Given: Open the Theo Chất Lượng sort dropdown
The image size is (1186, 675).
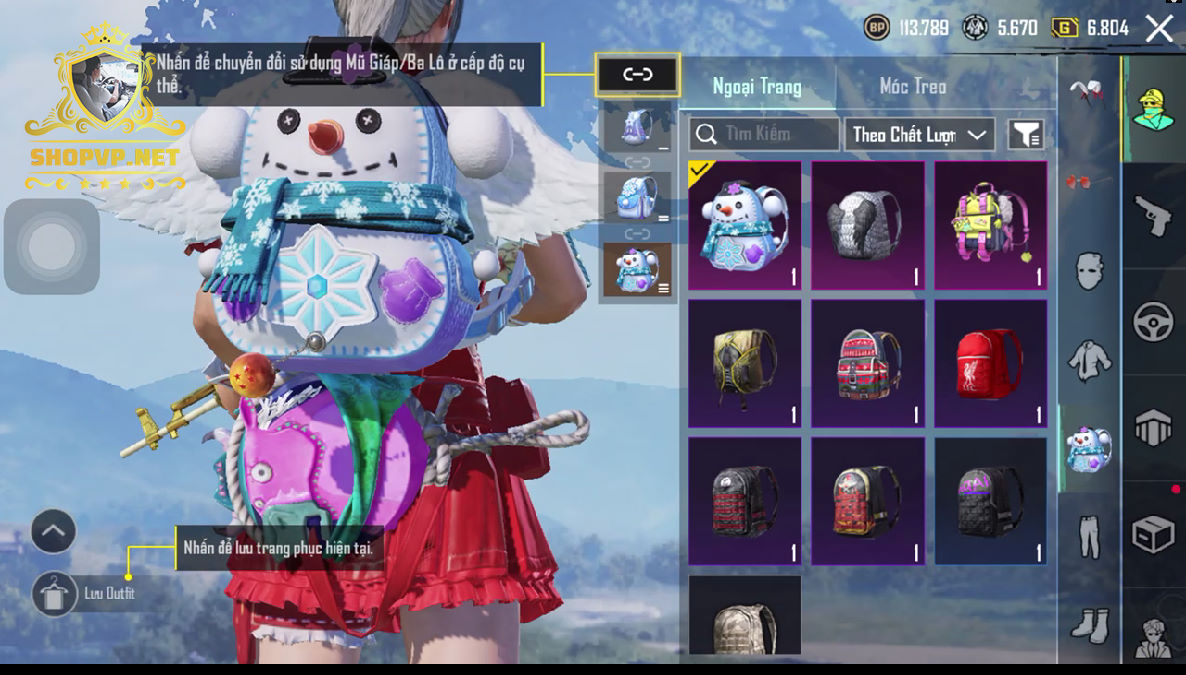Looking at the screenshot, I should (x=920, y=134).
